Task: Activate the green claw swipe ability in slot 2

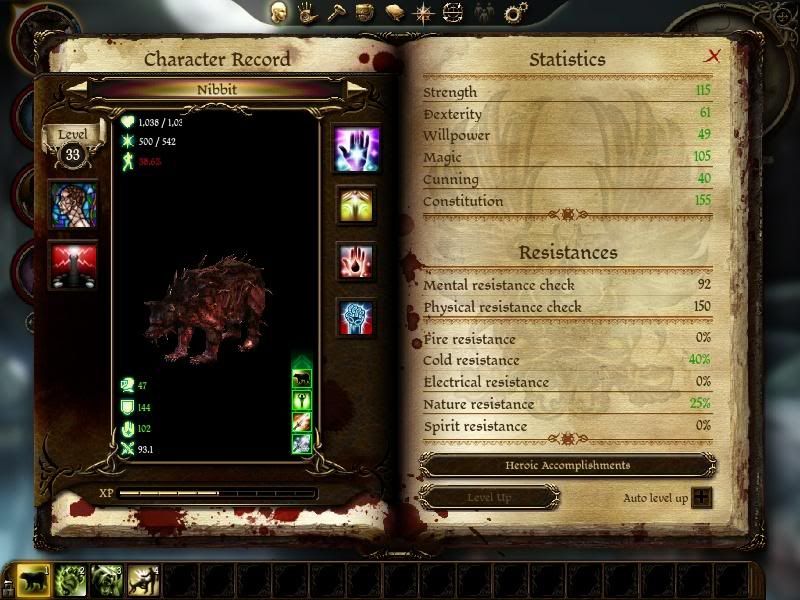Action: [70, 580]
